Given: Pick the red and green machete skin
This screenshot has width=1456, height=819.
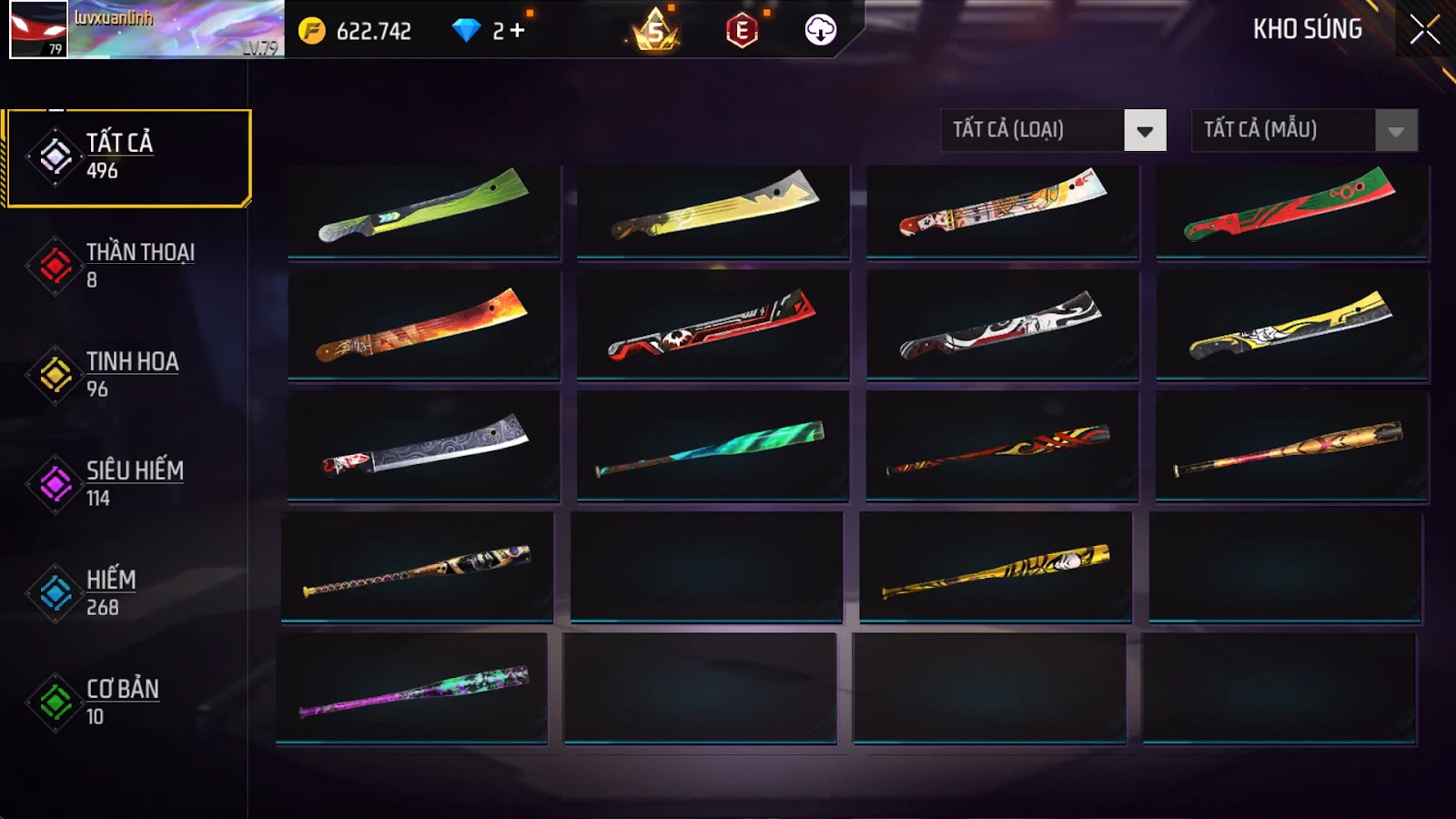Looking at the screenshot, I should pos(1291,209).
